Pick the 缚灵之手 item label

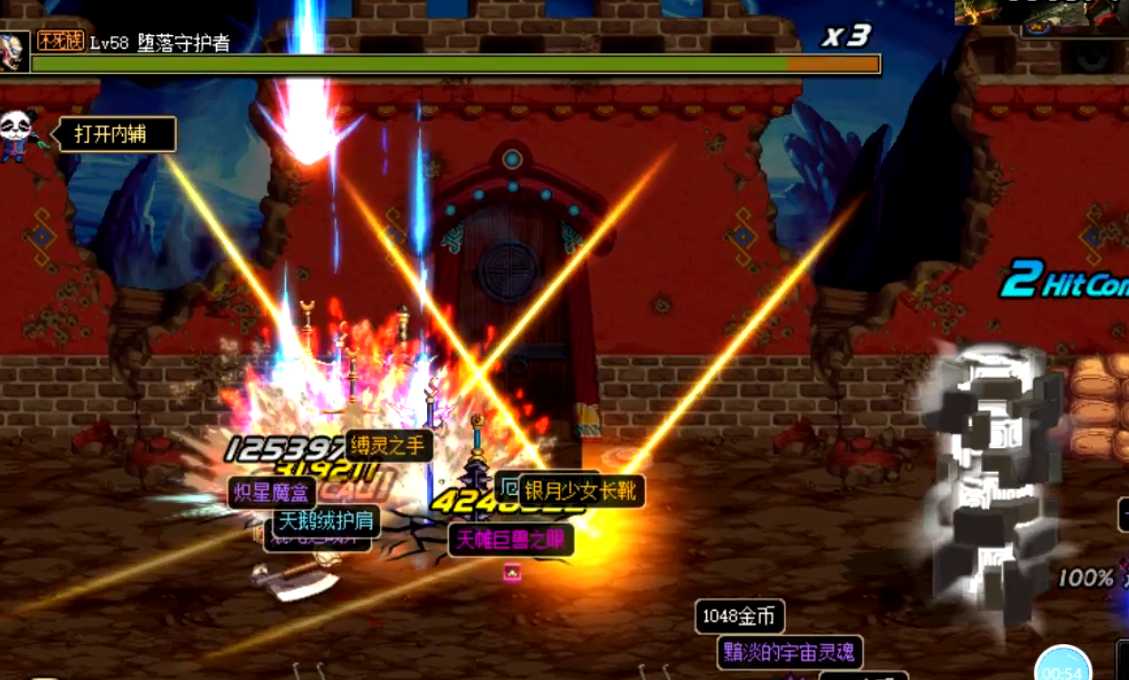[x=388, y=446]
